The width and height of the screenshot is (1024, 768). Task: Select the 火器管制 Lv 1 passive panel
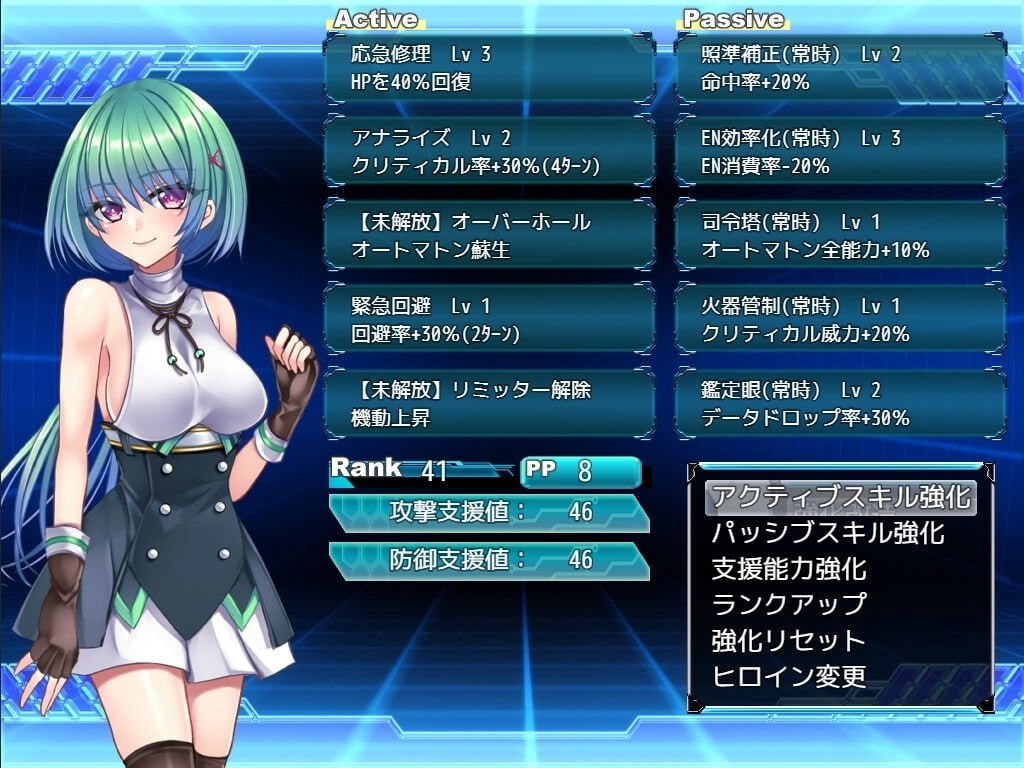coord(840,320)
